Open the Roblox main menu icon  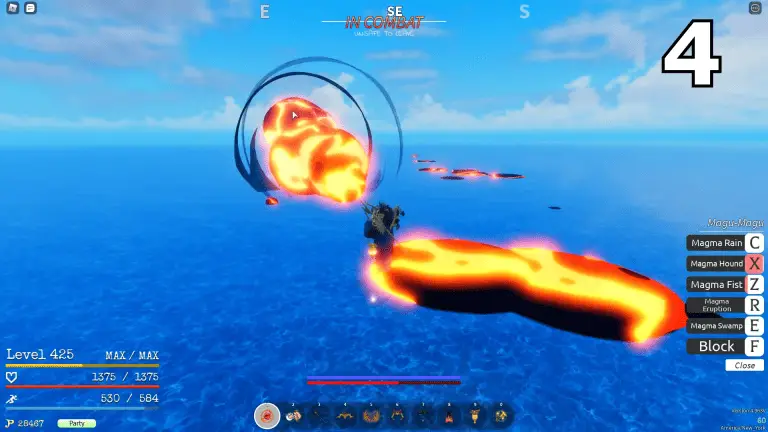(x=12, y=8)
